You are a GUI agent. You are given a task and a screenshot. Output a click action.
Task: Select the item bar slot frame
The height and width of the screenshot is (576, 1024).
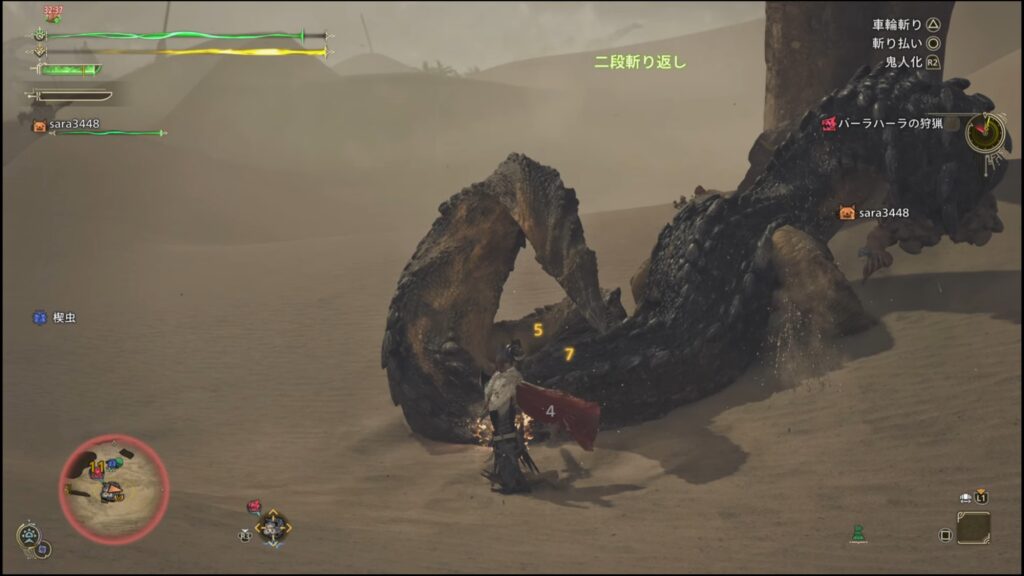973,527
